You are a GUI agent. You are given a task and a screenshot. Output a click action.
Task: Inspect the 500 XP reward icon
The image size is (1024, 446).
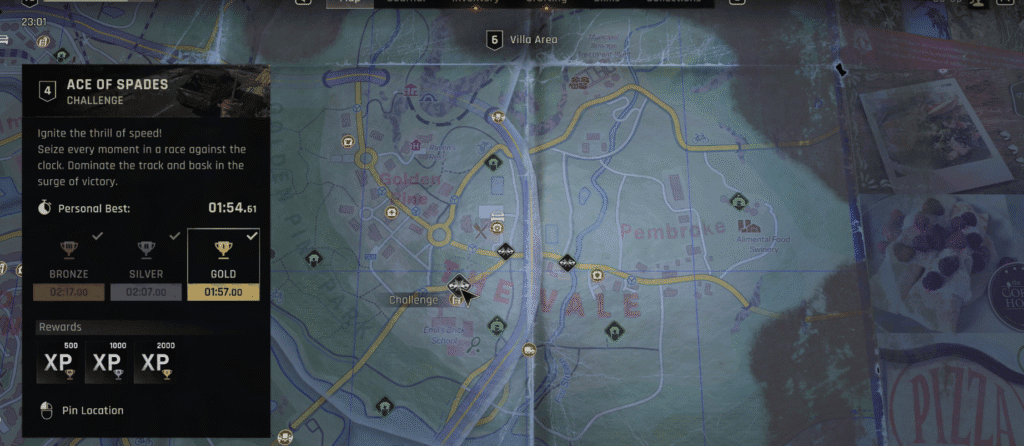[58, 362]
